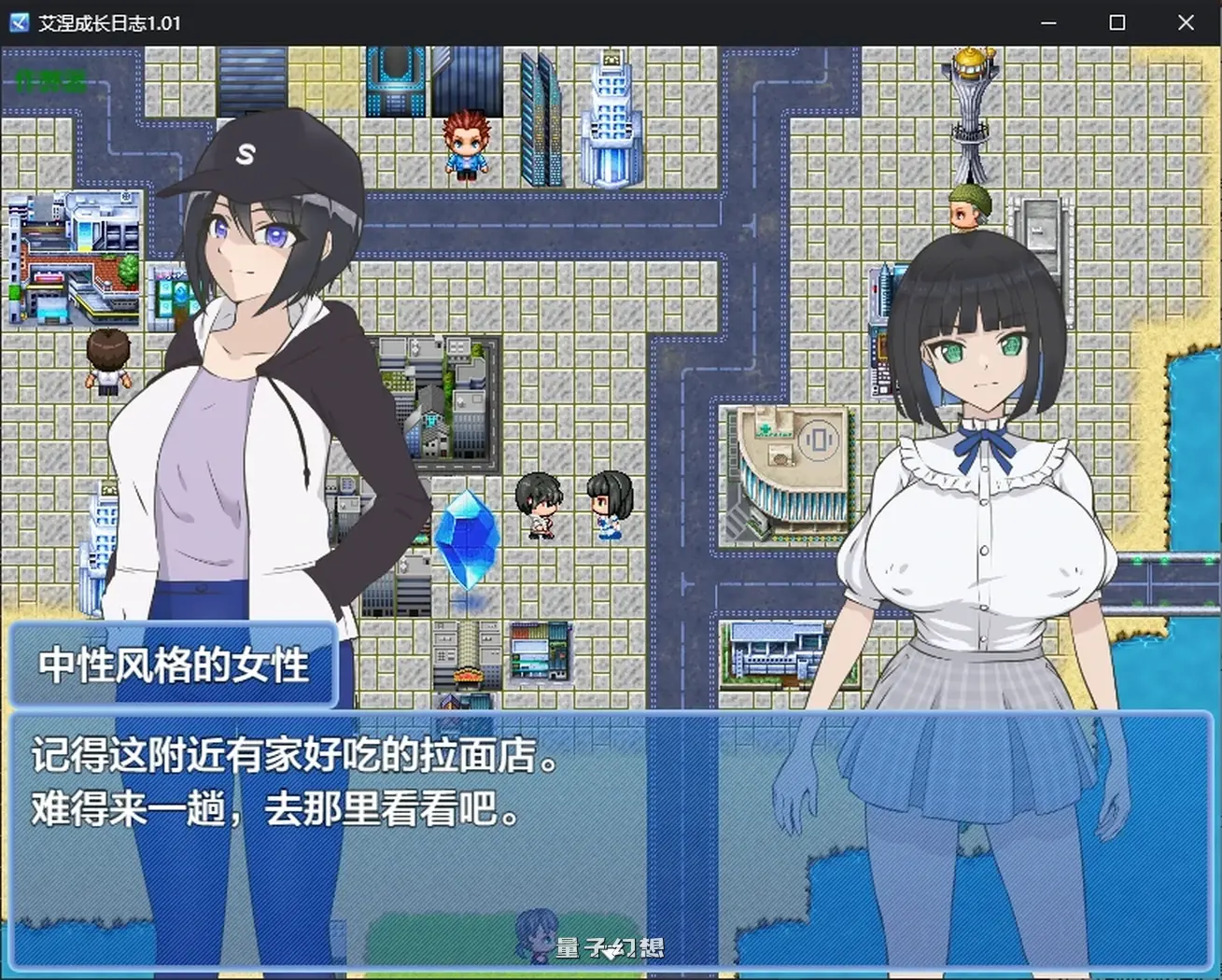Screen dimensions: 1222x980
Task: Click the dialogue continue arrow indicator
Action: pos(611,950)
